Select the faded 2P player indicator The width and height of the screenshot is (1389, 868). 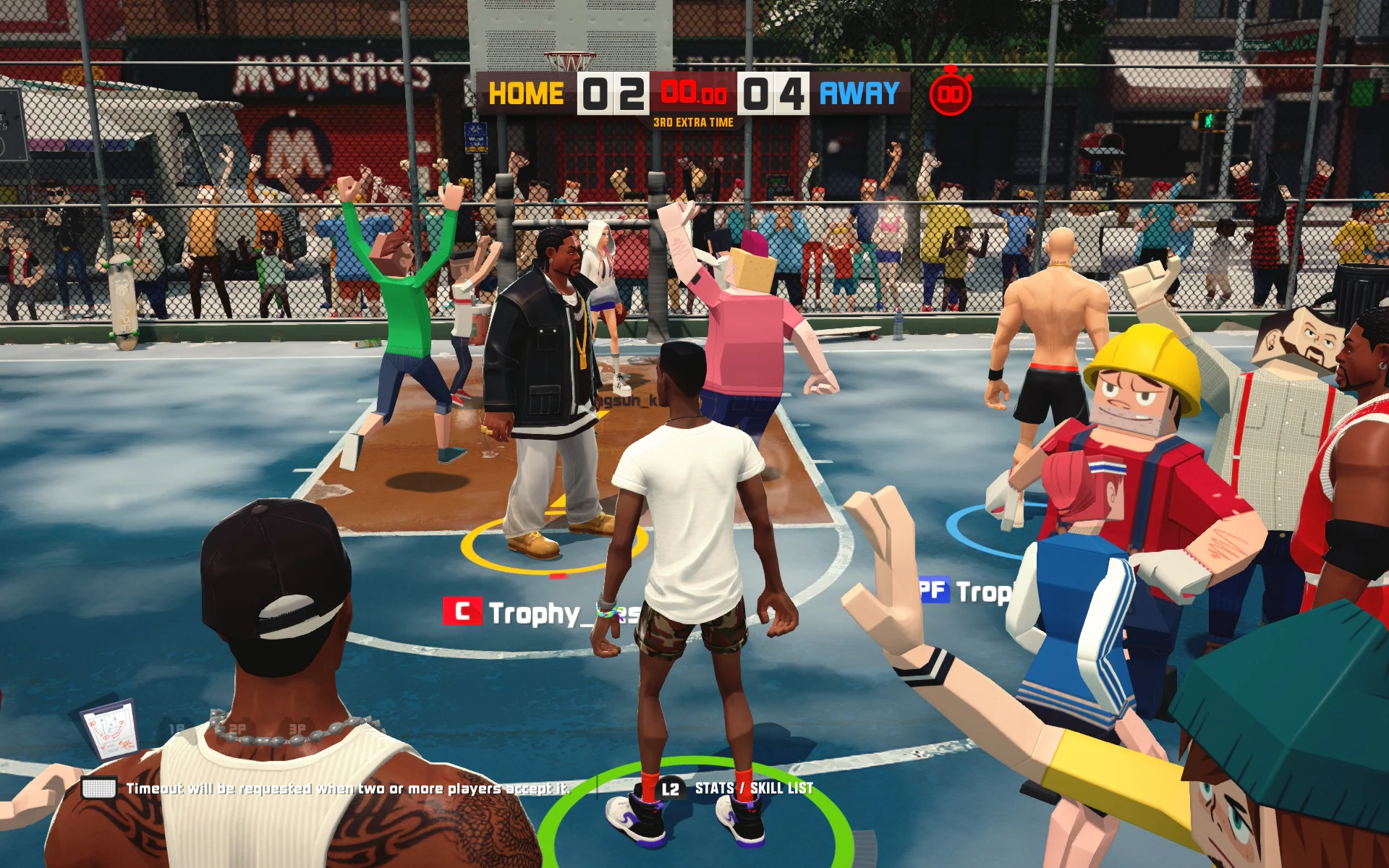point(239,728)
